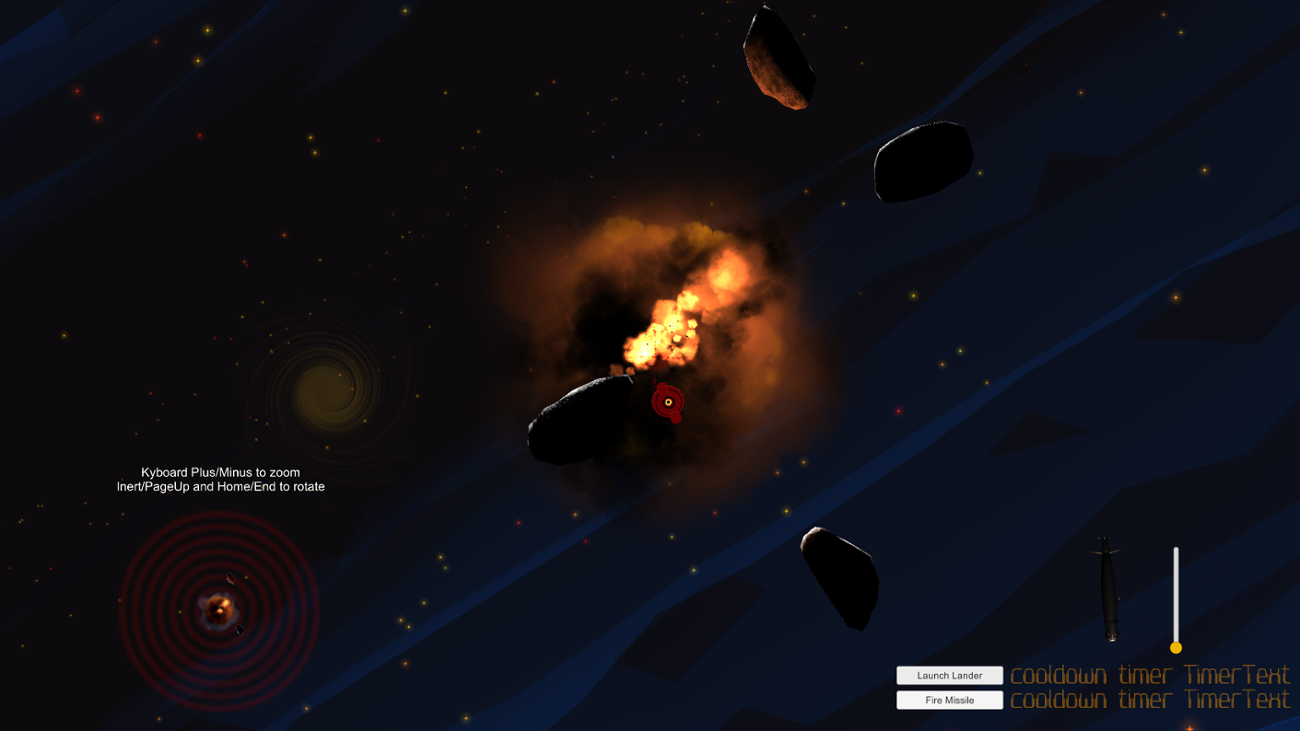
Task: Click the yellow handle of the vertical slider
Action: (1176, 648)
